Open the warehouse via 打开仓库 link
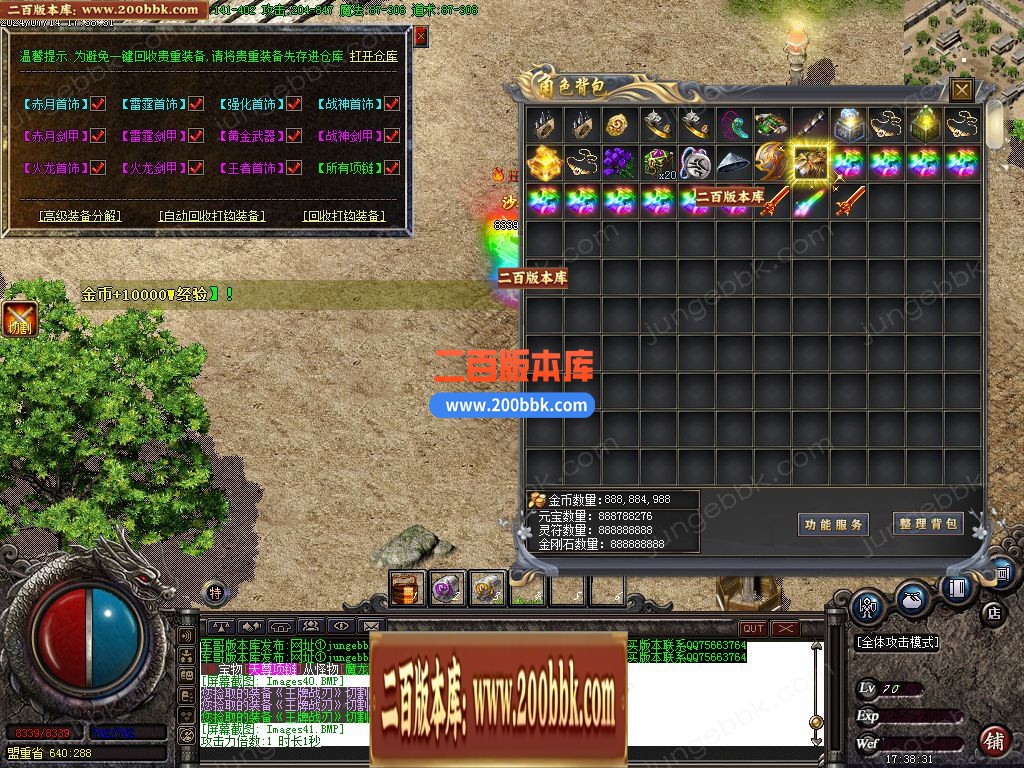 point(374,56)
